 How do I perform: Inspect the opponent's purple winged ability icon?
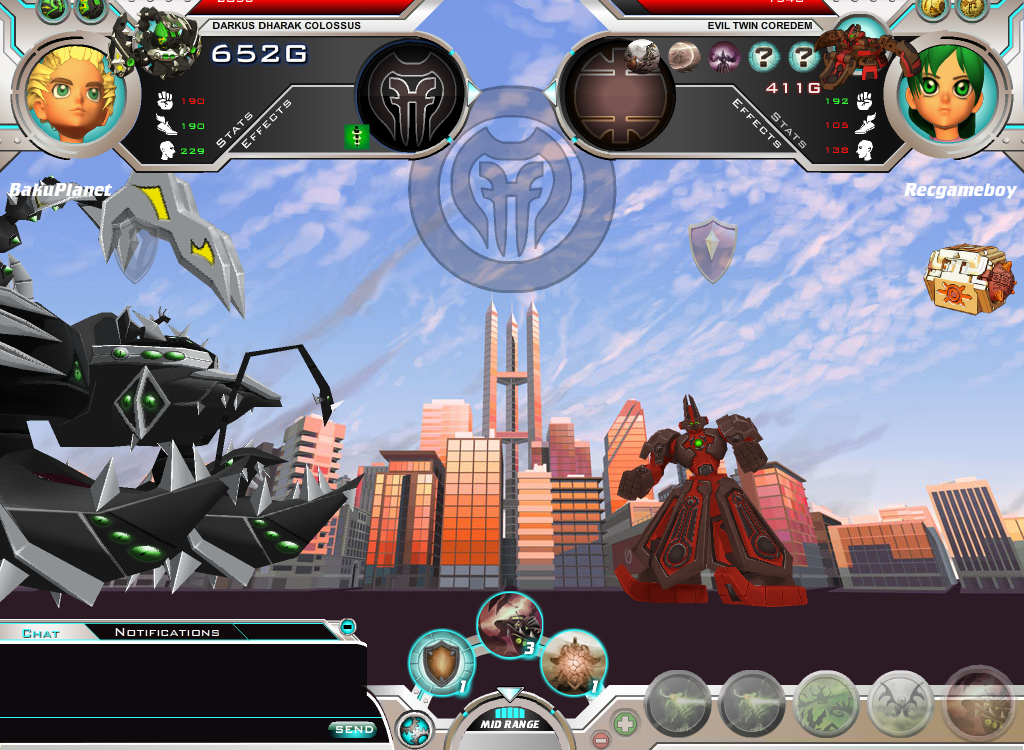click(x=723, y=57)
